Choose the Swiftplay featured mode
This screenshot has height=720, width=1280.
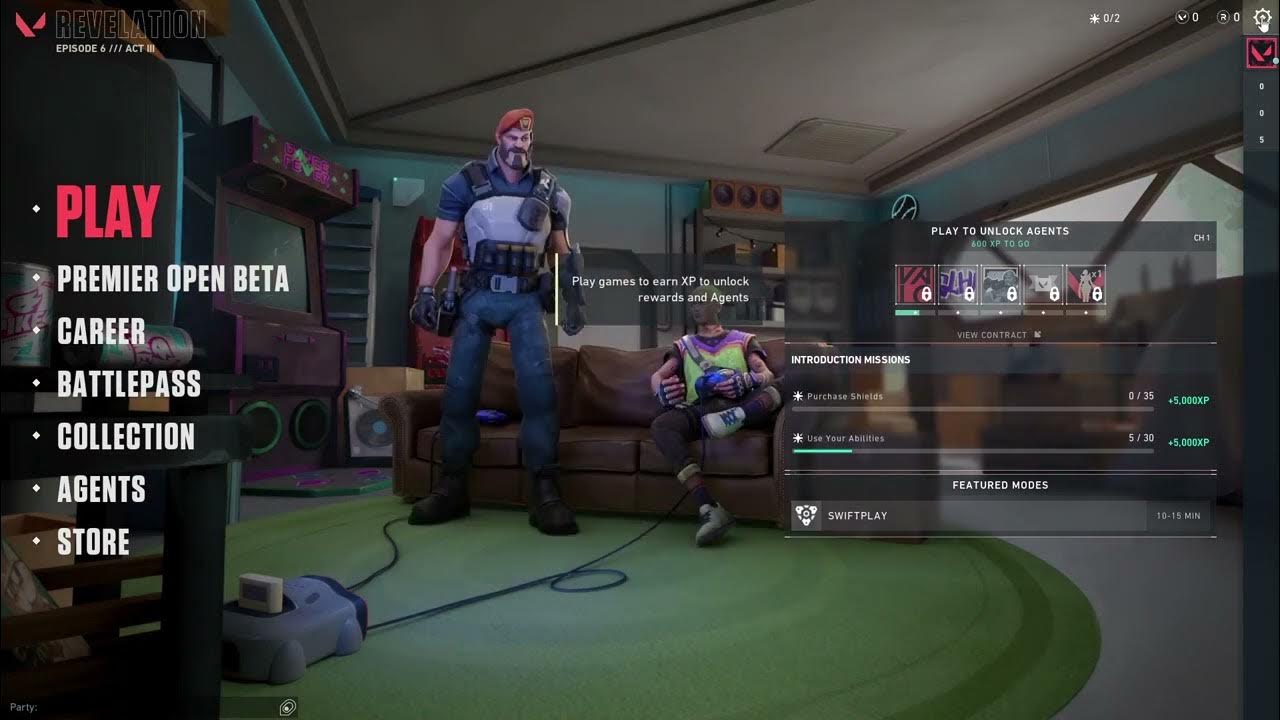tap(1000, 516)
